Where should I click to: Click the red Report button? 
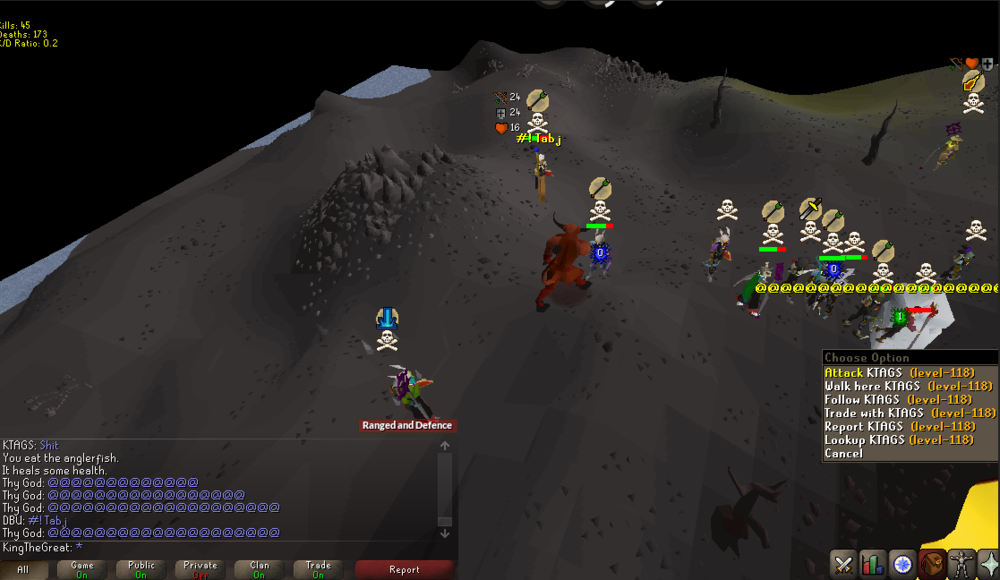404,570
